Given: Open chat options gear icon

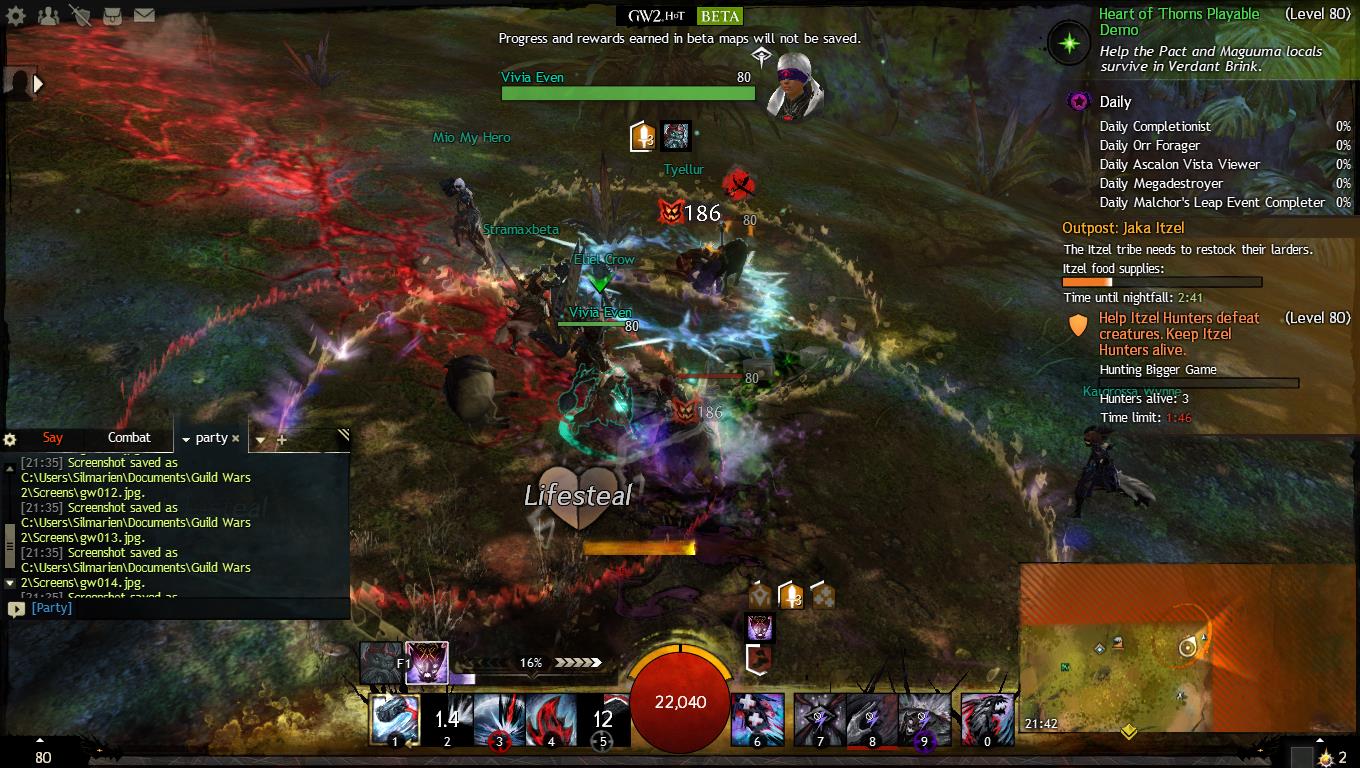Looking at the screenshot, I should pos(10,439).
